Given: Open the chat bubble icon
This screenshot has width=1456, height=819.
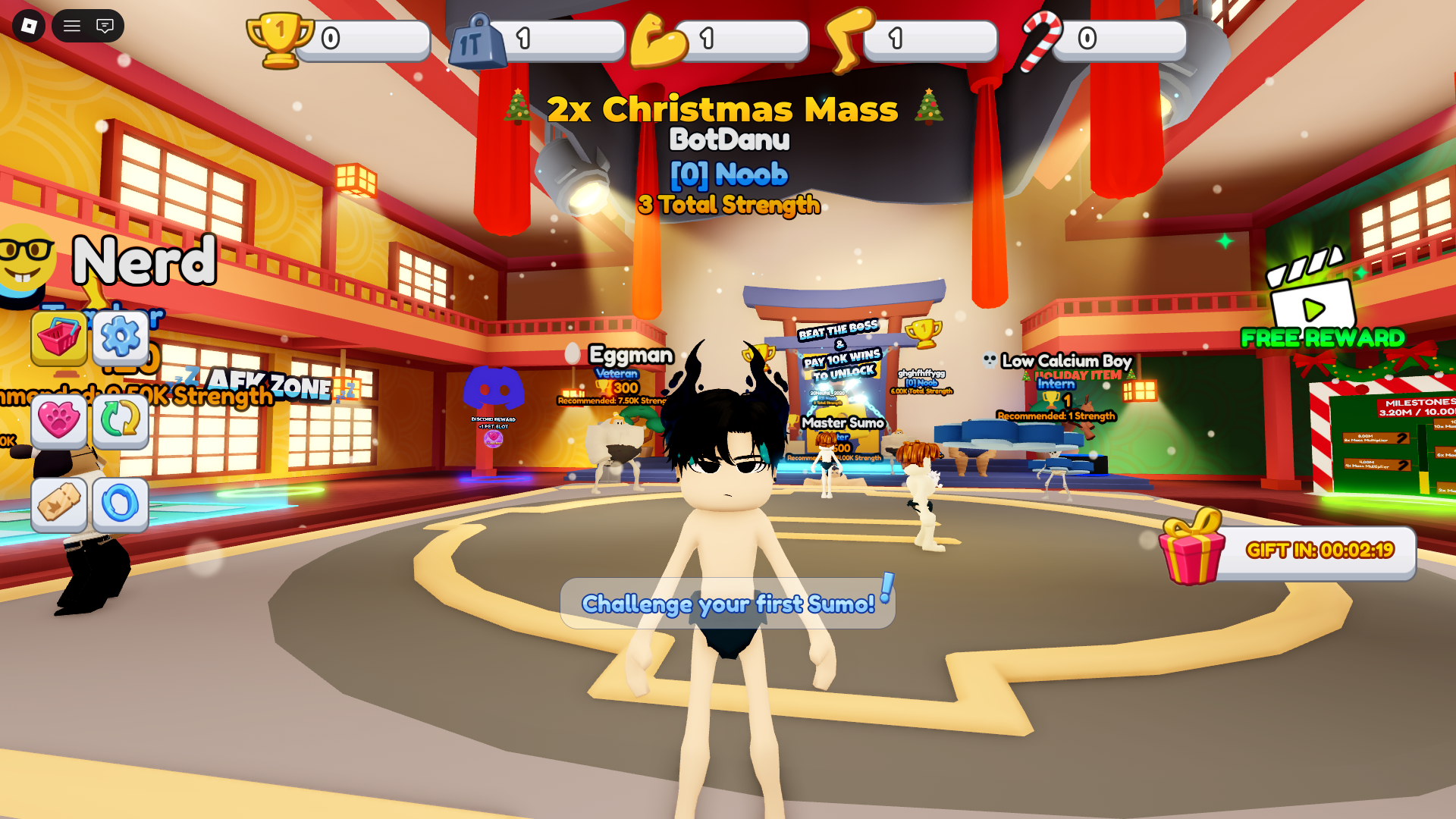Looking at the screenshot, I should pyautogui.click(x=106, y=25).
